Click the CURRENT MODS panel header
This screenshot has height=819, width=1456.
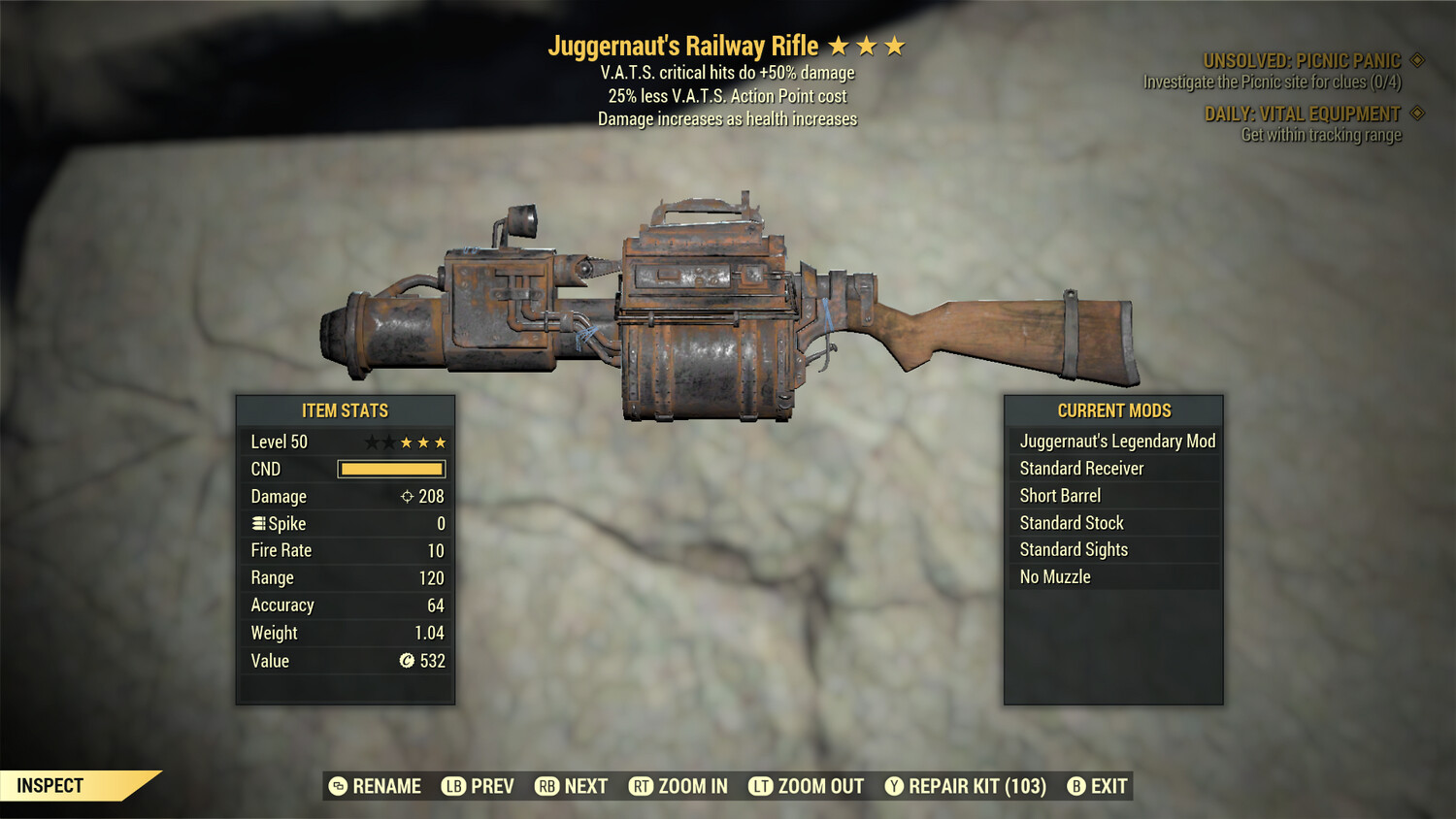click(1112, 409)
